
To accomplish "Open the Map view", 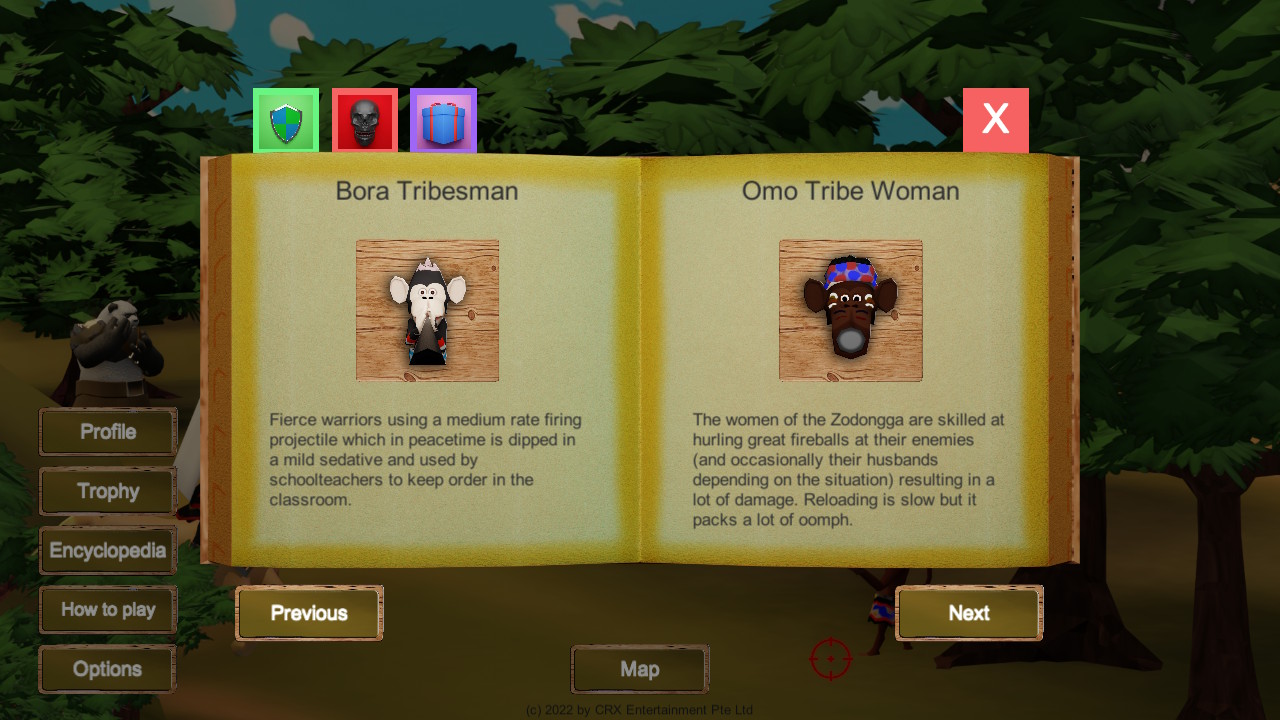I will click(x=639, y=669).
